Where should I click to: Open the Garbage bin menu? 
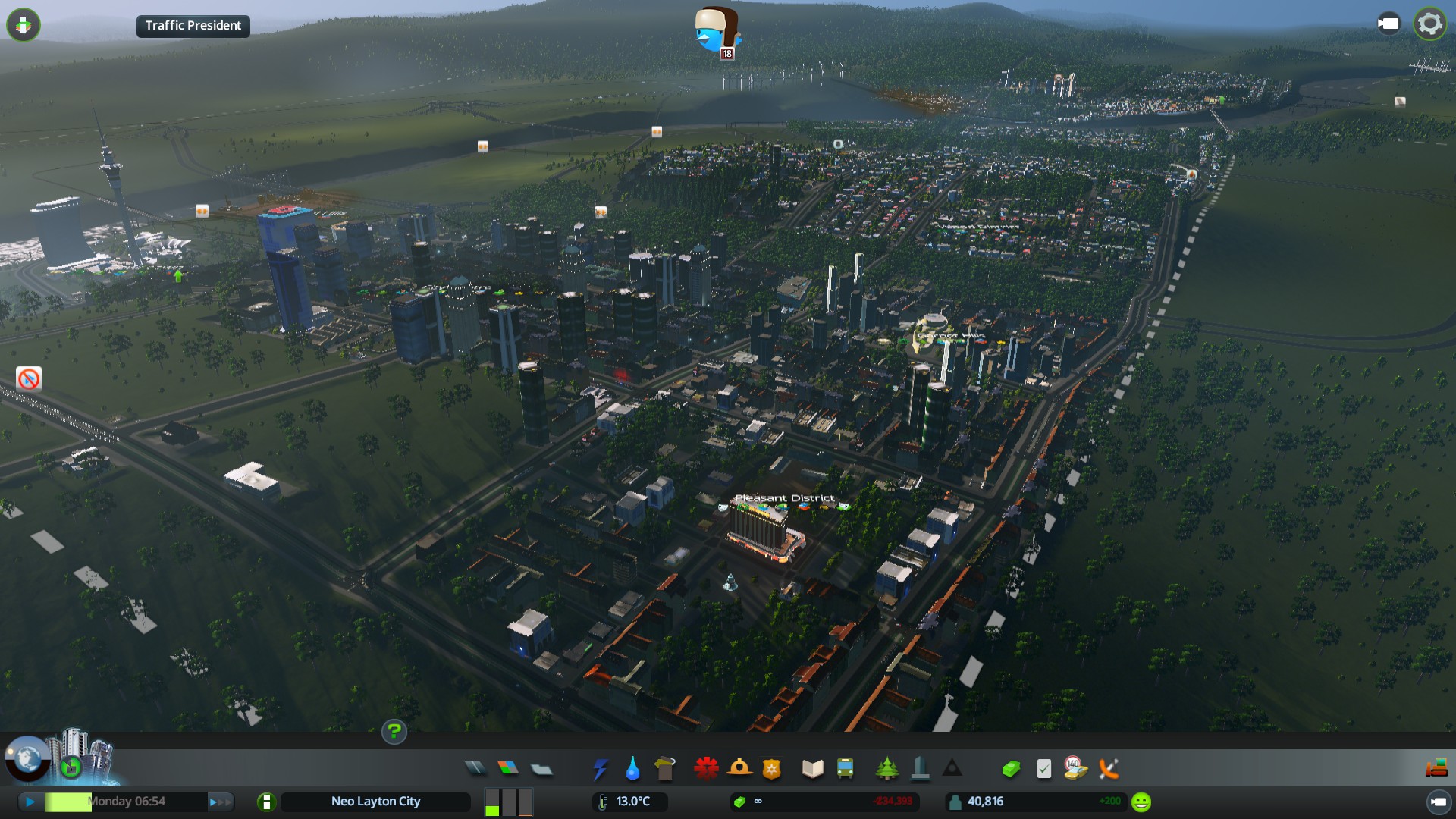(665, 769)
